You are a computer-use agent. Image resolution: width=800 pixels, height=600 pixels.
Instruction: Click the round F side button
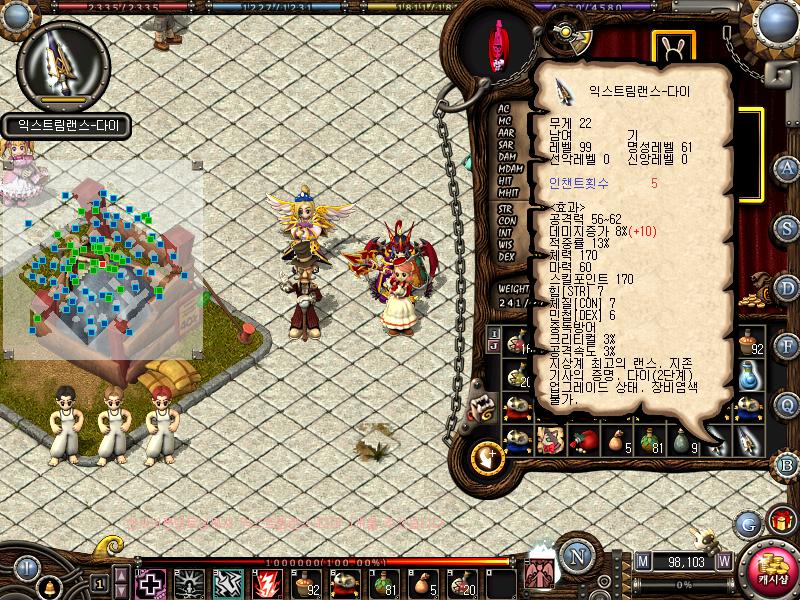786,347
